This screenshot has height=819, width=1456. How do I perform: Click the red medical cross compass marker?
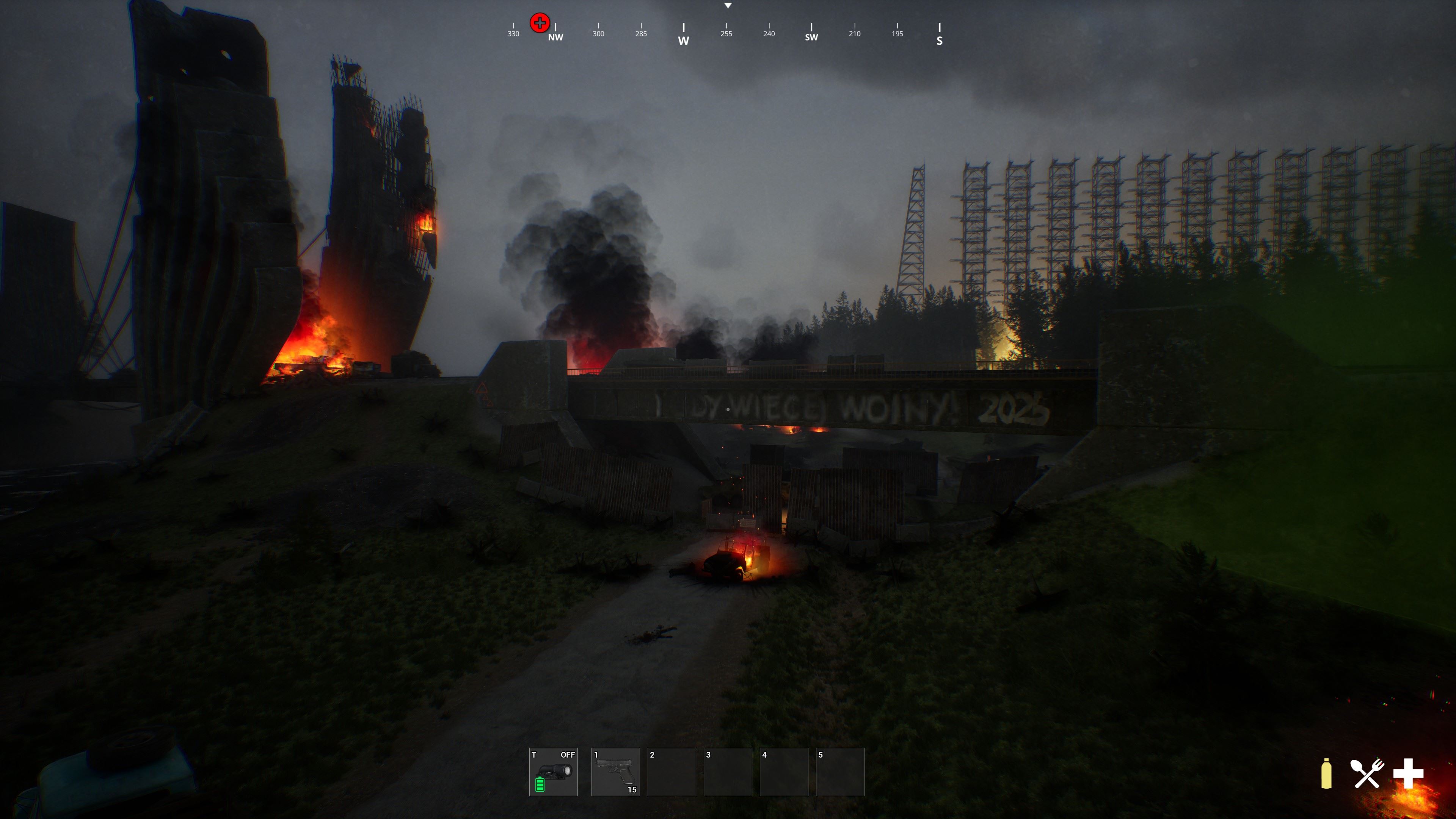click(x=540, y=23)
